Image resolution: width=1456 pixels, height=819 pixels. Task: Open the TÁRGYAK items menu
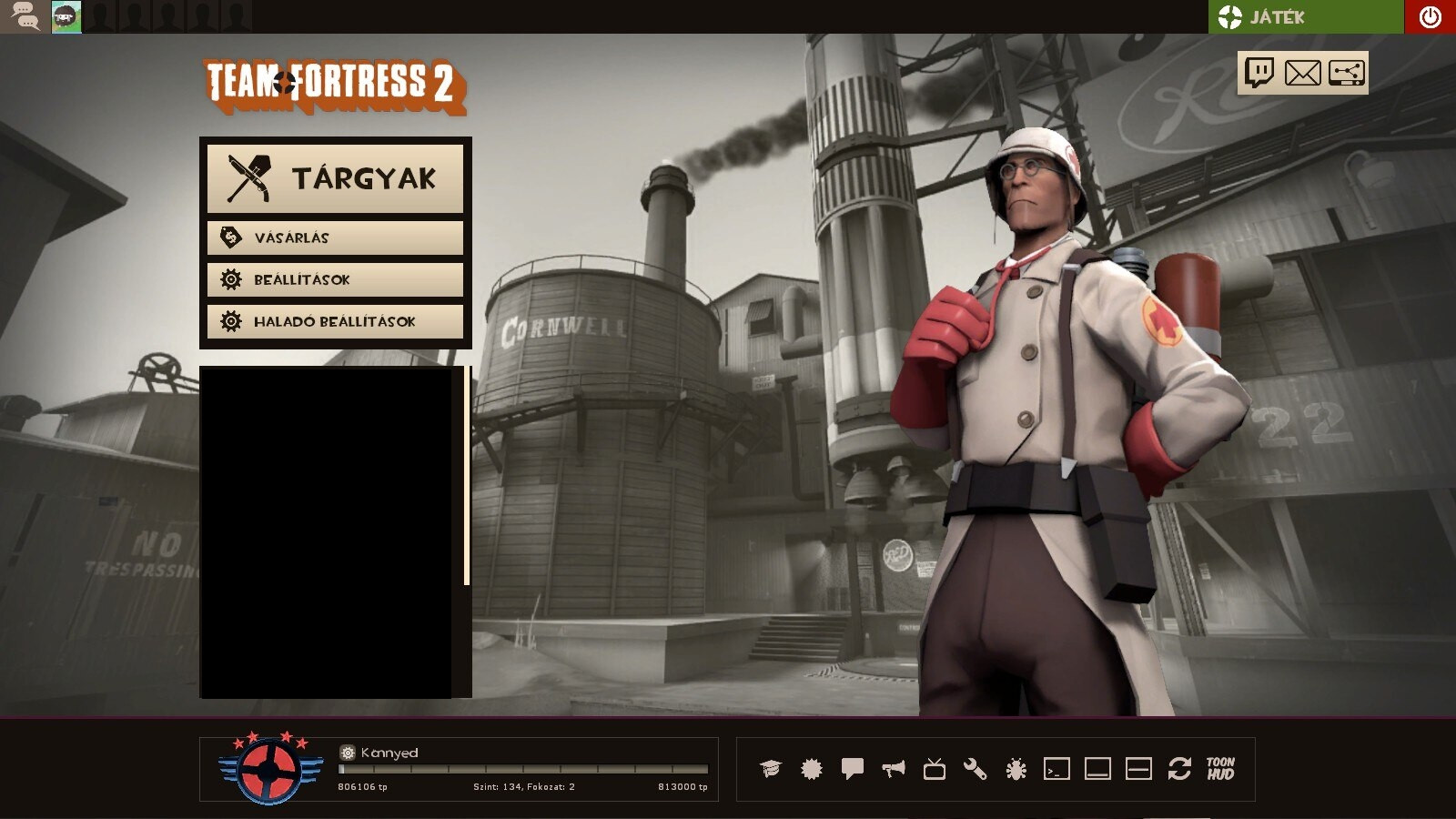tap(335, 178)
